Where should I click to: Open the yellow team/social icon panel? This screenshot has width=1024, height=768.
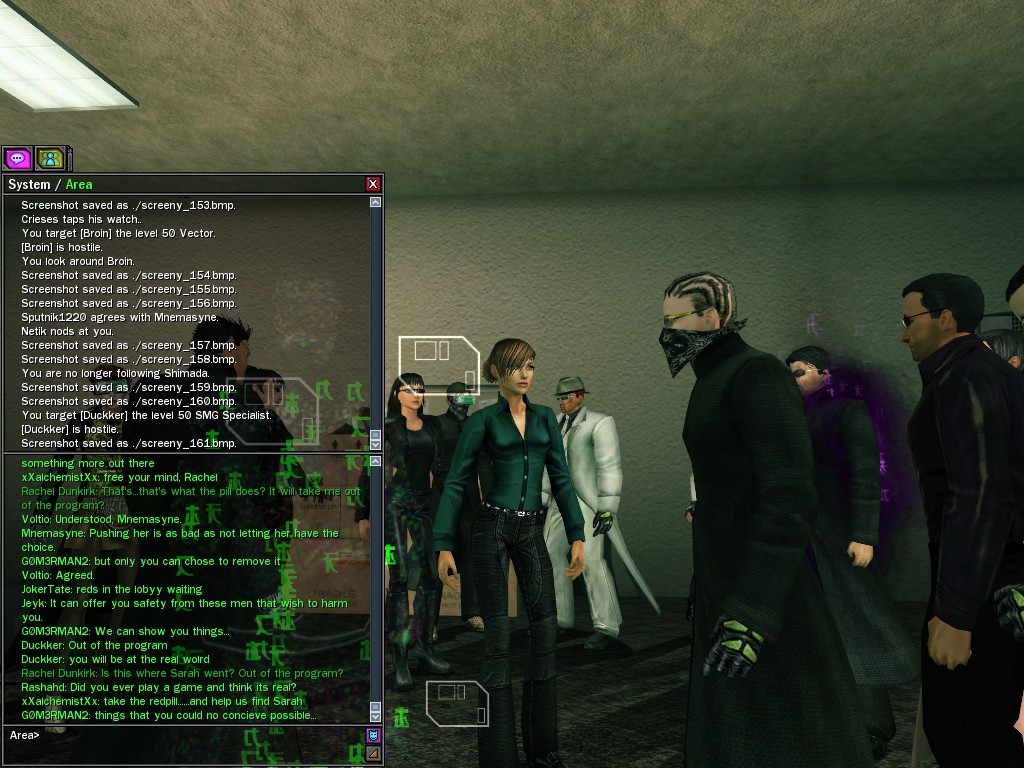[50, 158]
